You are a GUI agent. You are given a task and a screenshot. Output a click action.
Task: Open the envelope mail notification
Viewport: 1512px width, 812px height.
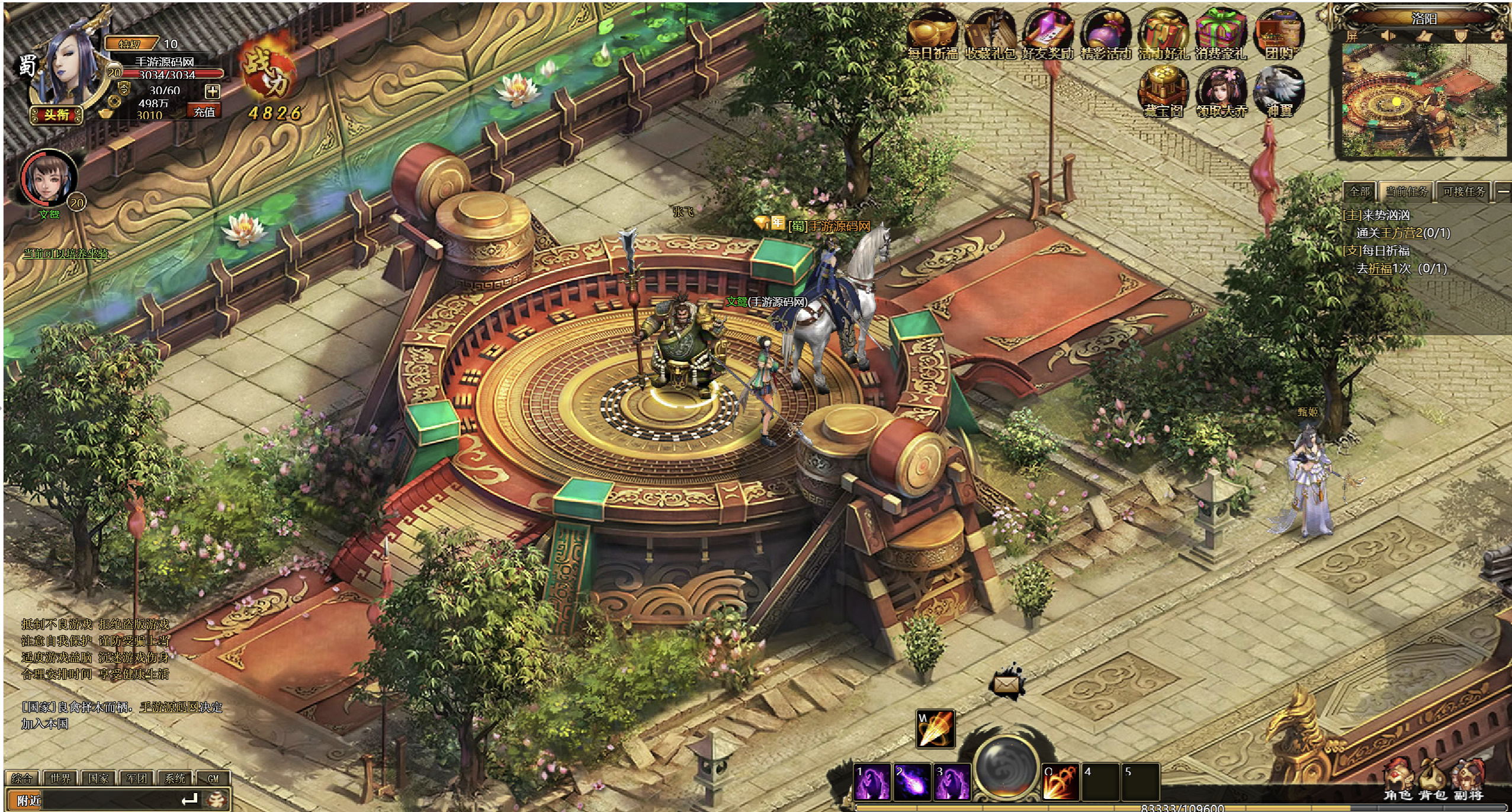coord(1006,684)
